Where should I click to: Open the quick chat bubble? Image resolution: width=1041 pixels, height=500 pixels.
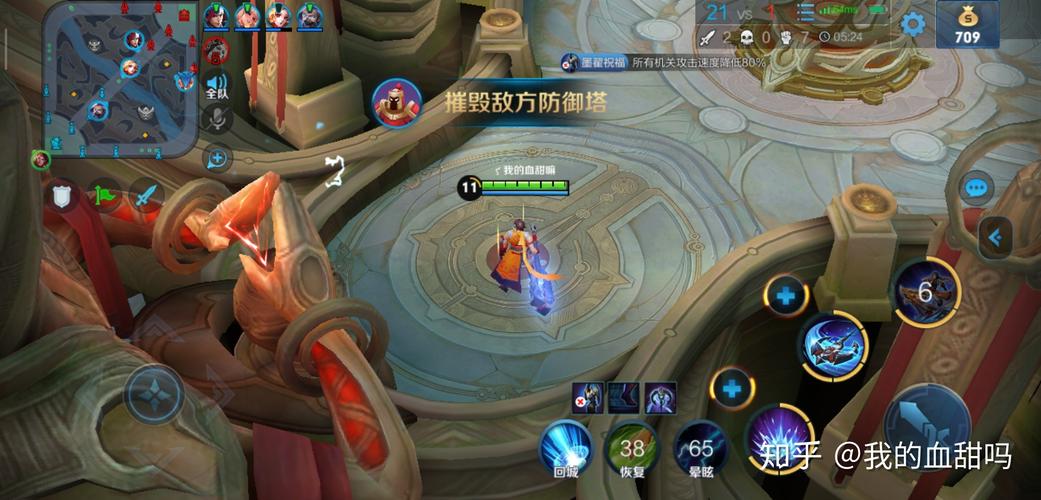[976, 187]
